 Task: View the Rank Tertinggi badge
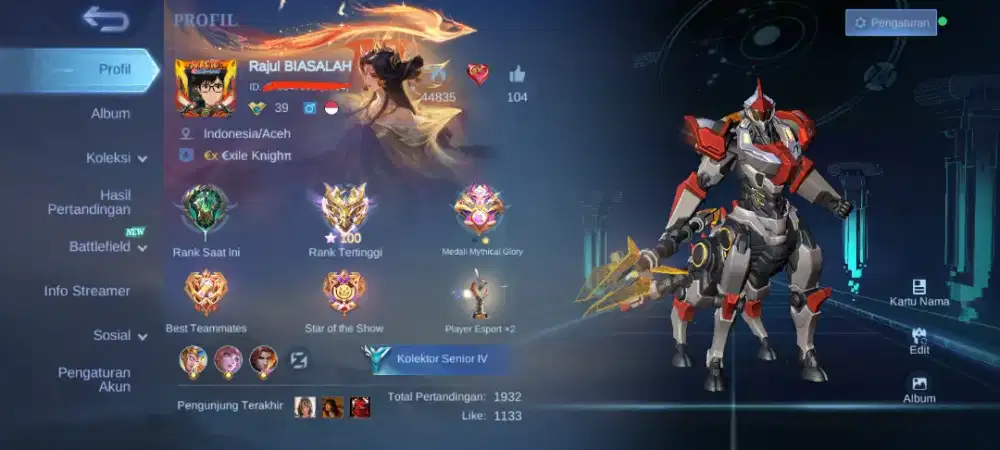[x=345, y=210]
